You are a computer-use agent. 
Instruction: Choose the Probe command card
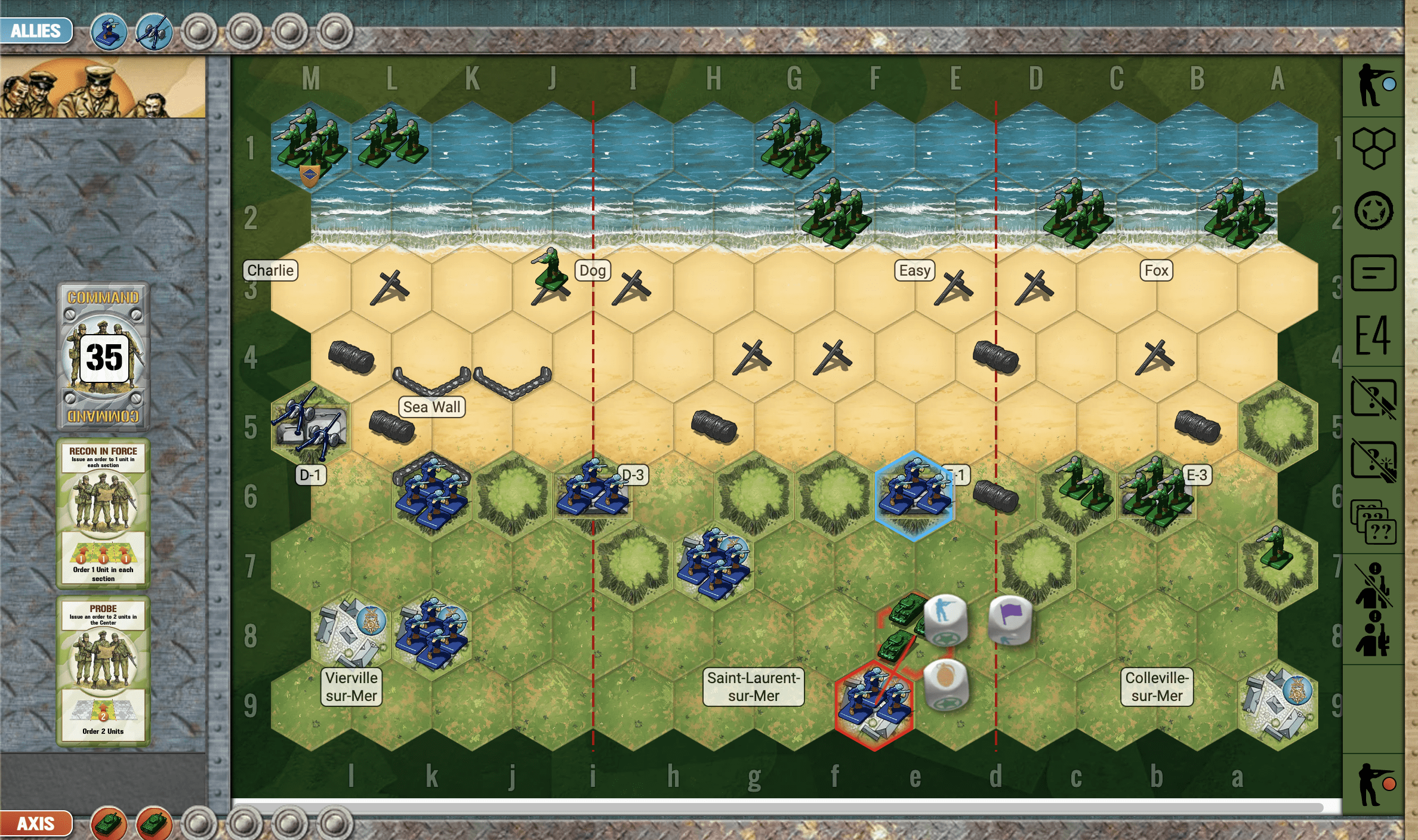103,671
